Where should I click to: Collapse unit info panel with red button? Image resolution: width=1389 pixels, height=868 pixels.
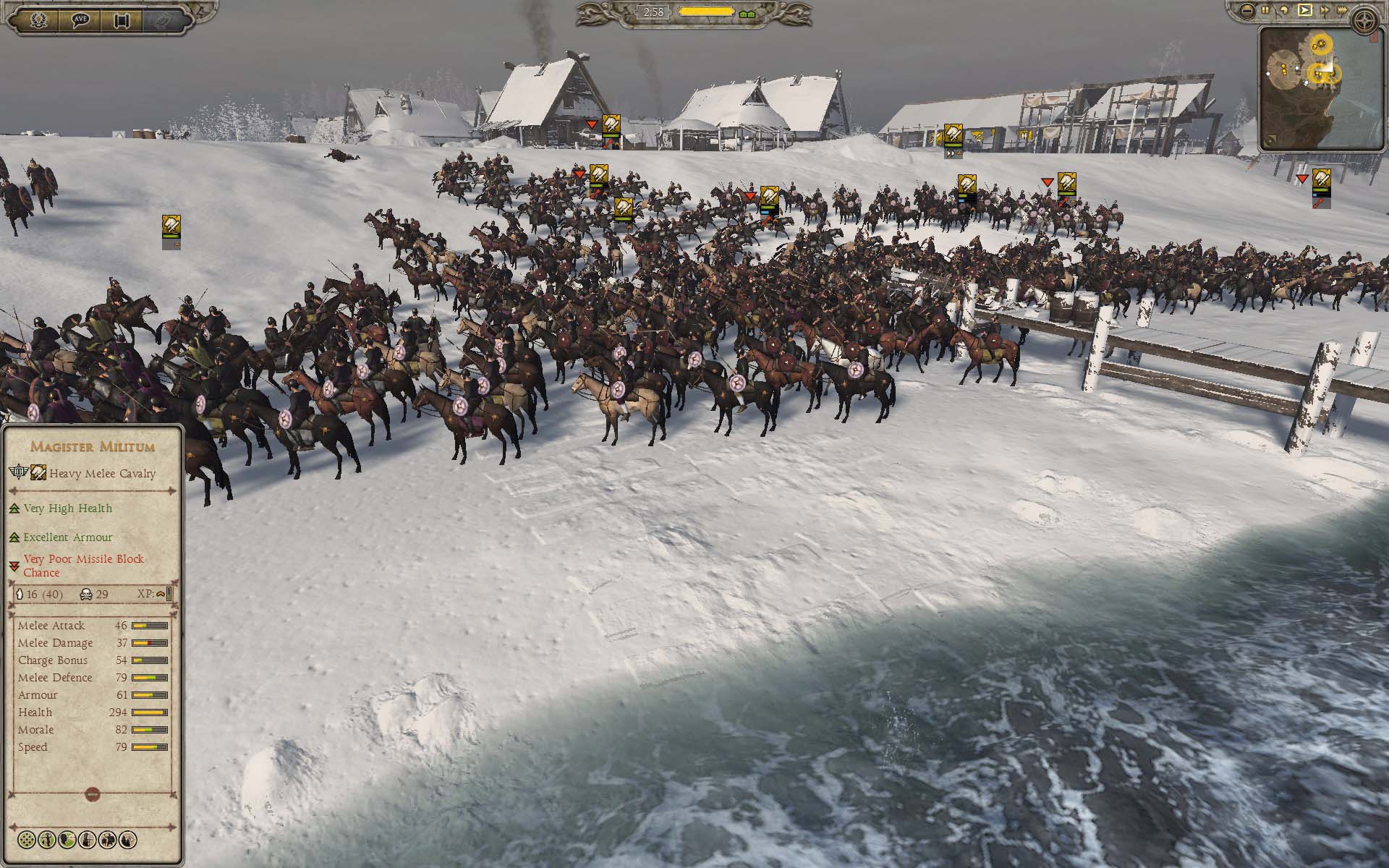pyautogui.click(x=92, y=794)
